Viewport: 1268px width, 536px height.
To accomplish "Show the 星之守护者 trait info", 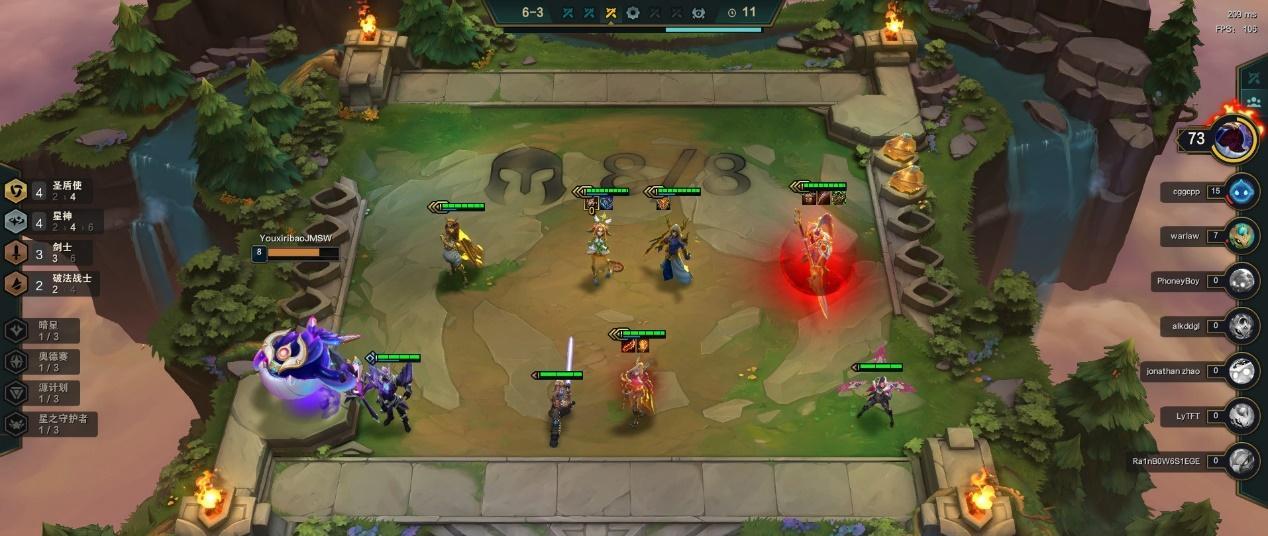I will pos(50,424).
